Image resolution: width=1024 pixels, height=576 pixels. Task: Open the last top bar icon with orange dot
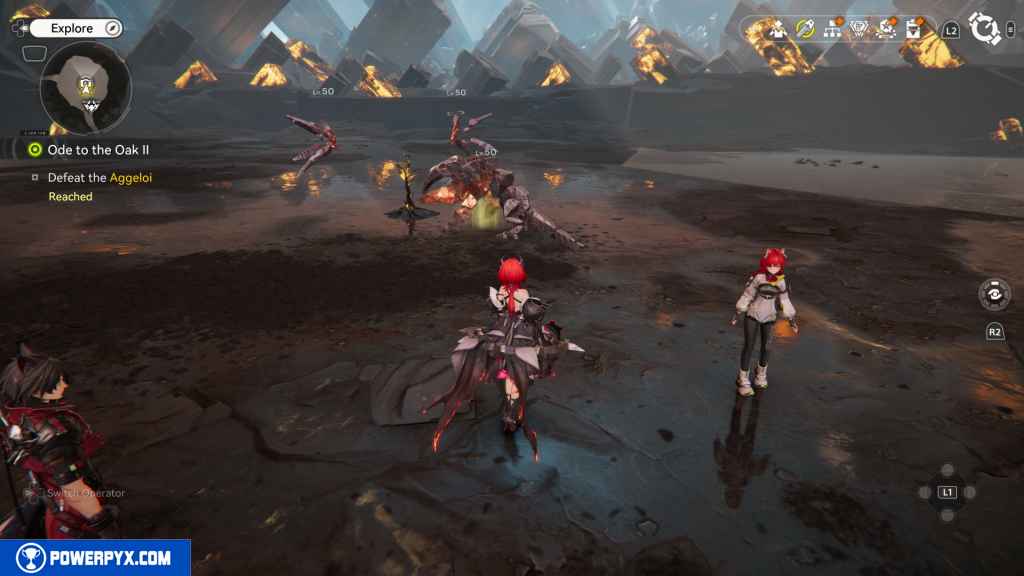click(913, 29)
